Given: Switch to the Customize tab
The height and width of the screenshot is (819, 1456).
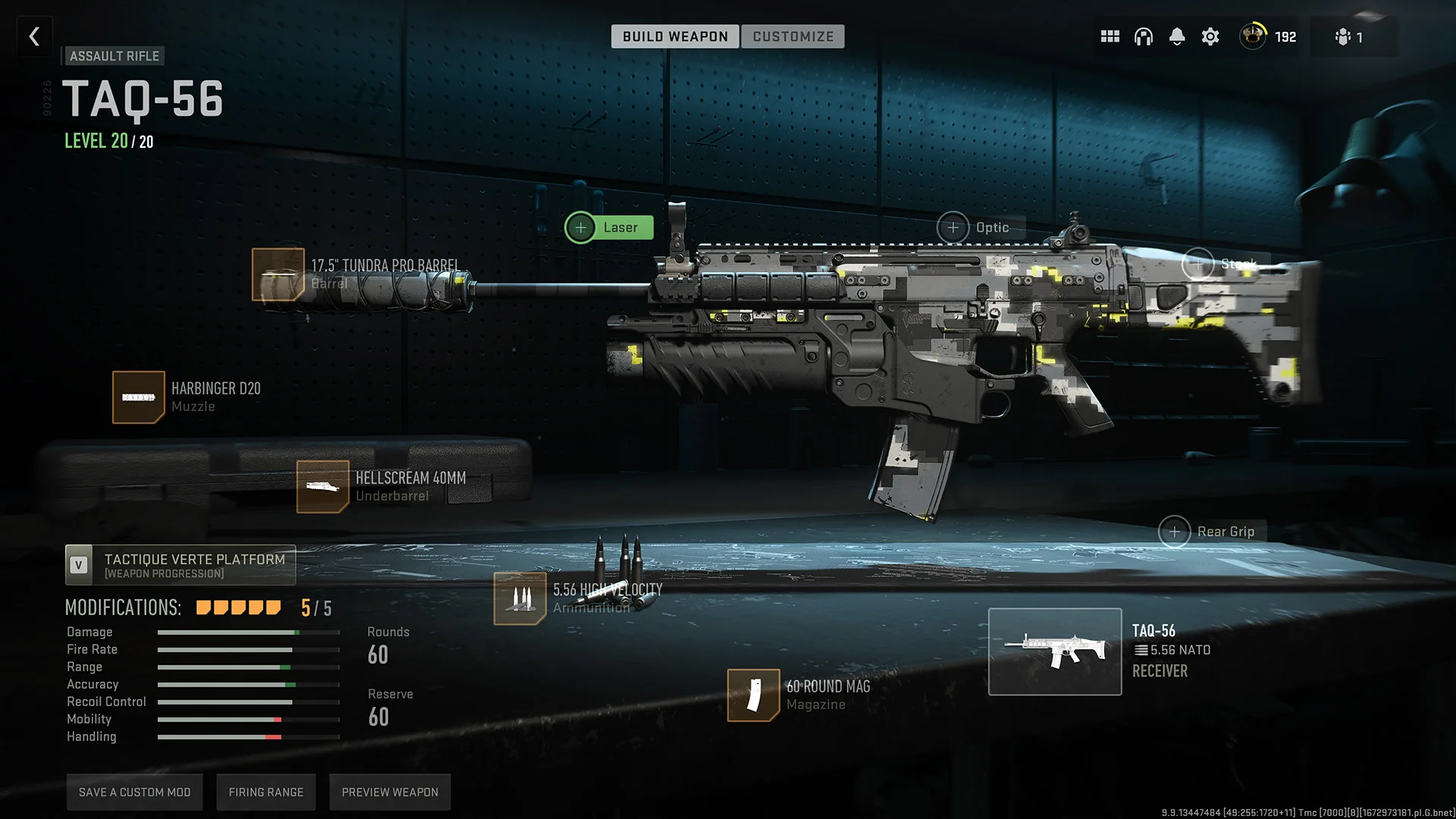Looking at the screenshot, I should [x=793, y=36].
